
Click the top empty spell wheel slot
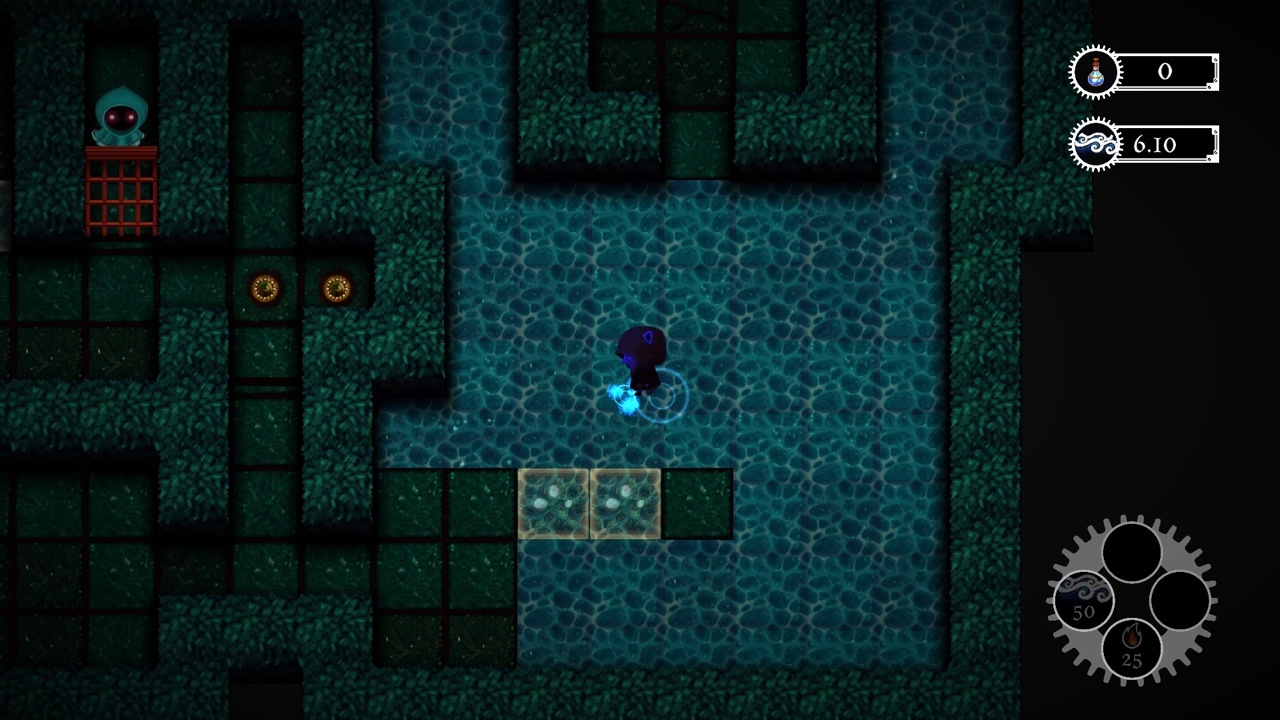coord(1130,550)
